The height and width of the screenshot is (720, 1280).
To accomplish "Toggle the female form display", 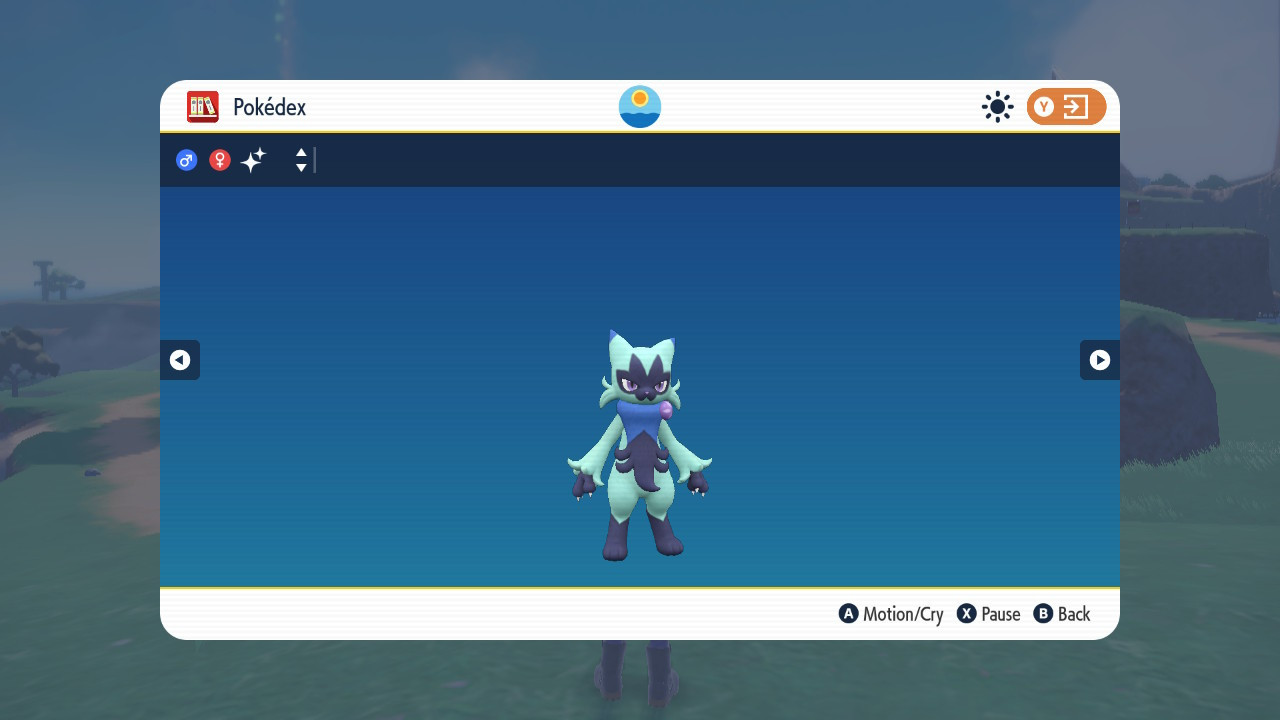I will point(219,160).
